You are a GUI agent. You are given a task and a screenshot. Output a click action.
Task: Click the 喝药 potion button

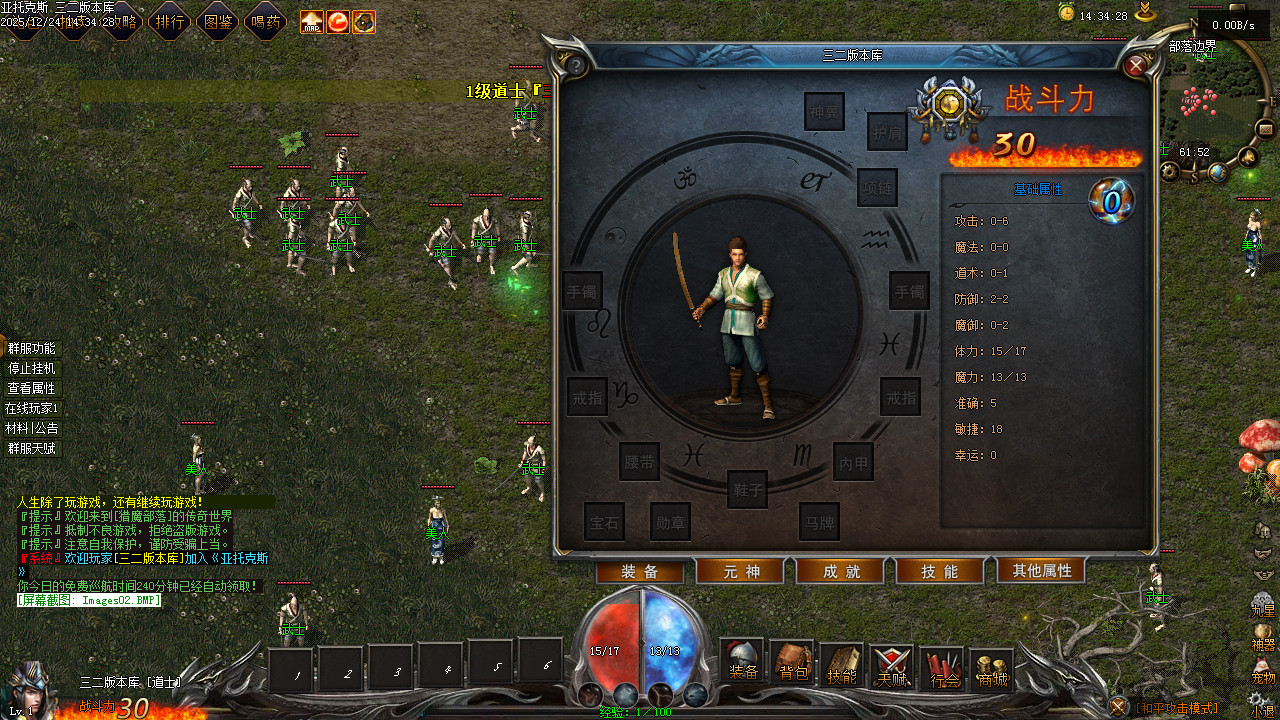click(265, 21)
